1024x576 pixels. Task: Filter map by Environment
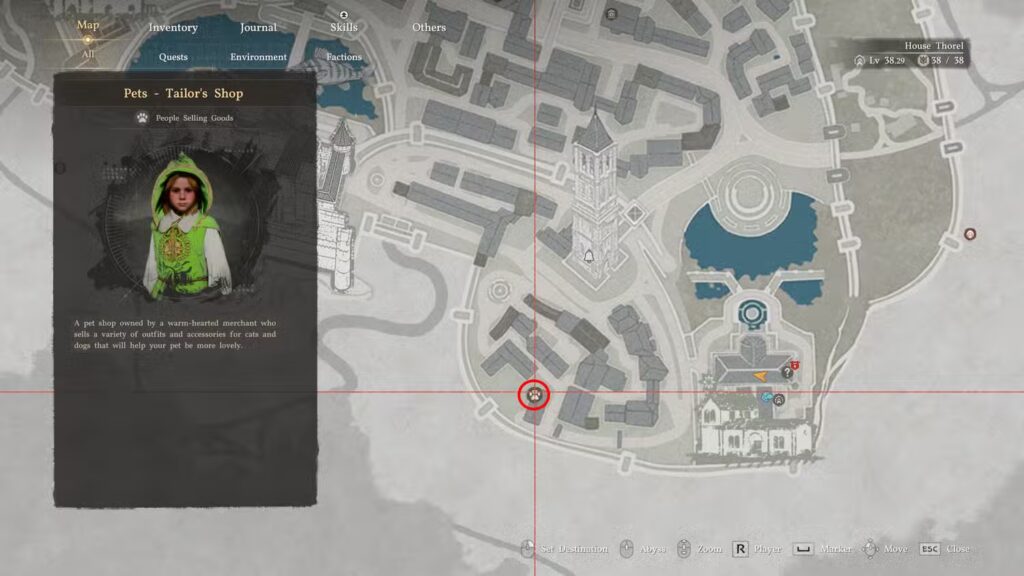pyautogui.click(x=258, y=57)
